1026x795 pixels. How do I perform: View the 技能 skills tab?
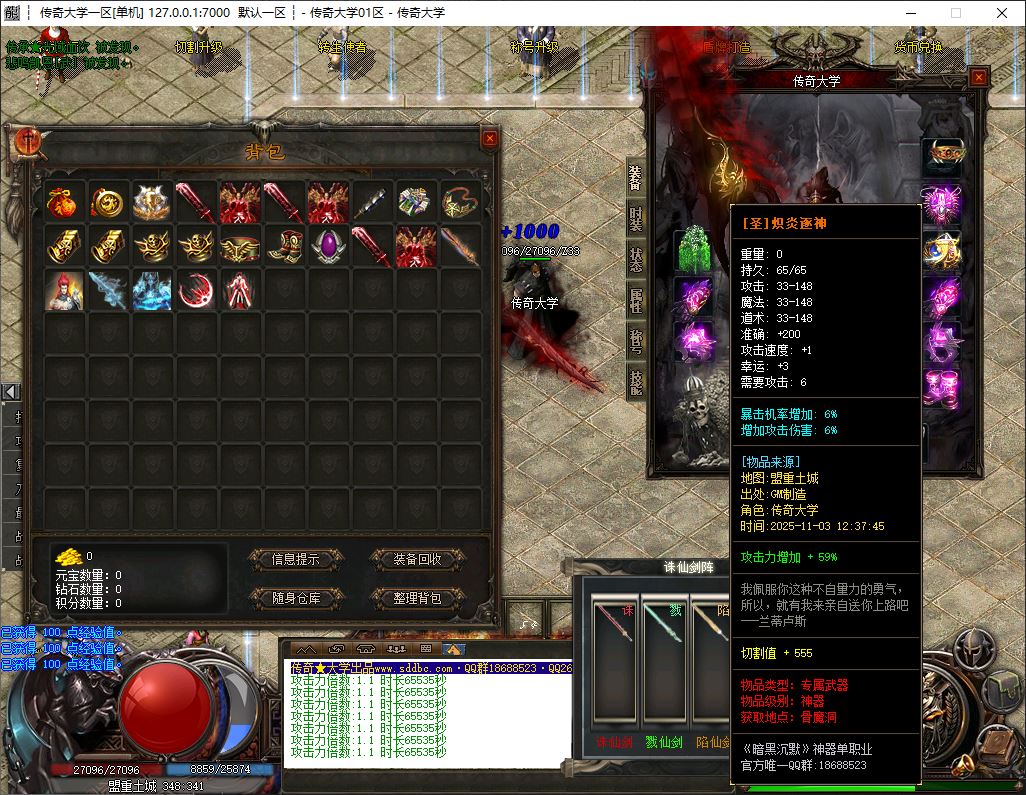(x=636, y=381)
